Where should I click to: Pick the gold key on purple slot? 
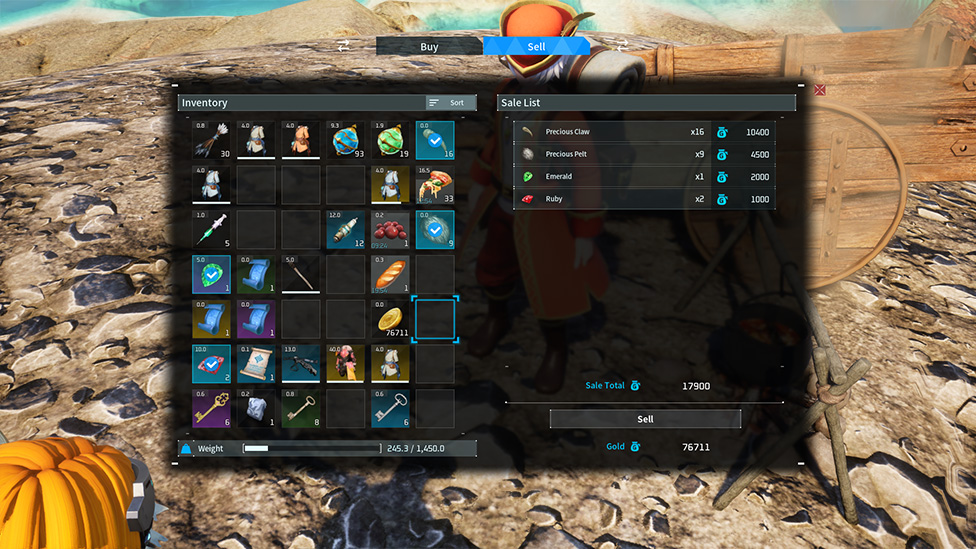(212, 409)
